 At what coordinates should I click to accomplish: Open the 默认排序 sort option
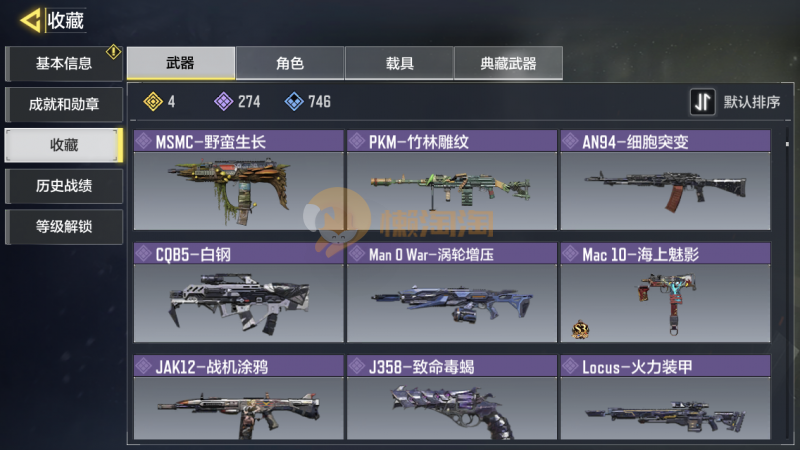tap(736, 102)
